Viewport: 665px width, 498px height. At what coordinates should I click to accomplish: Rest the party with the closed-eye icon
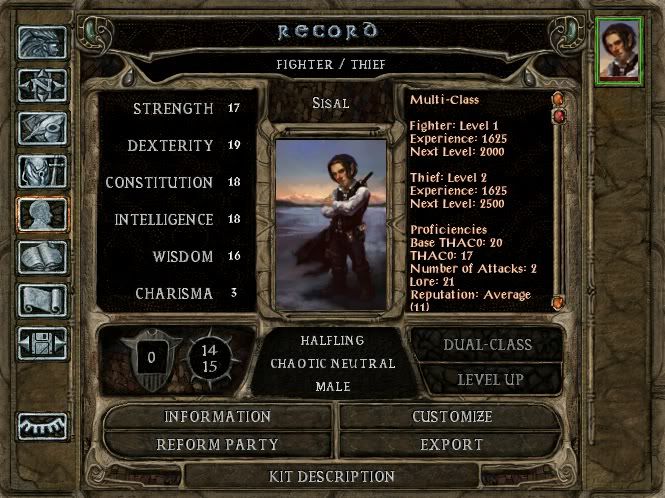point(42,426)
